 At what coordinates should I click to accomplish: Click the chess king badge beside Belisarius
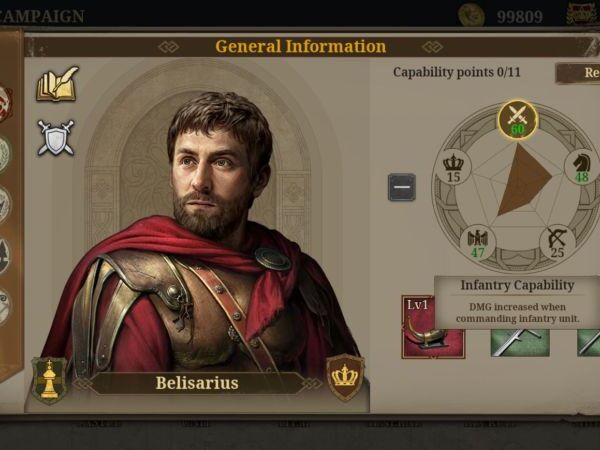click(48, 380)
